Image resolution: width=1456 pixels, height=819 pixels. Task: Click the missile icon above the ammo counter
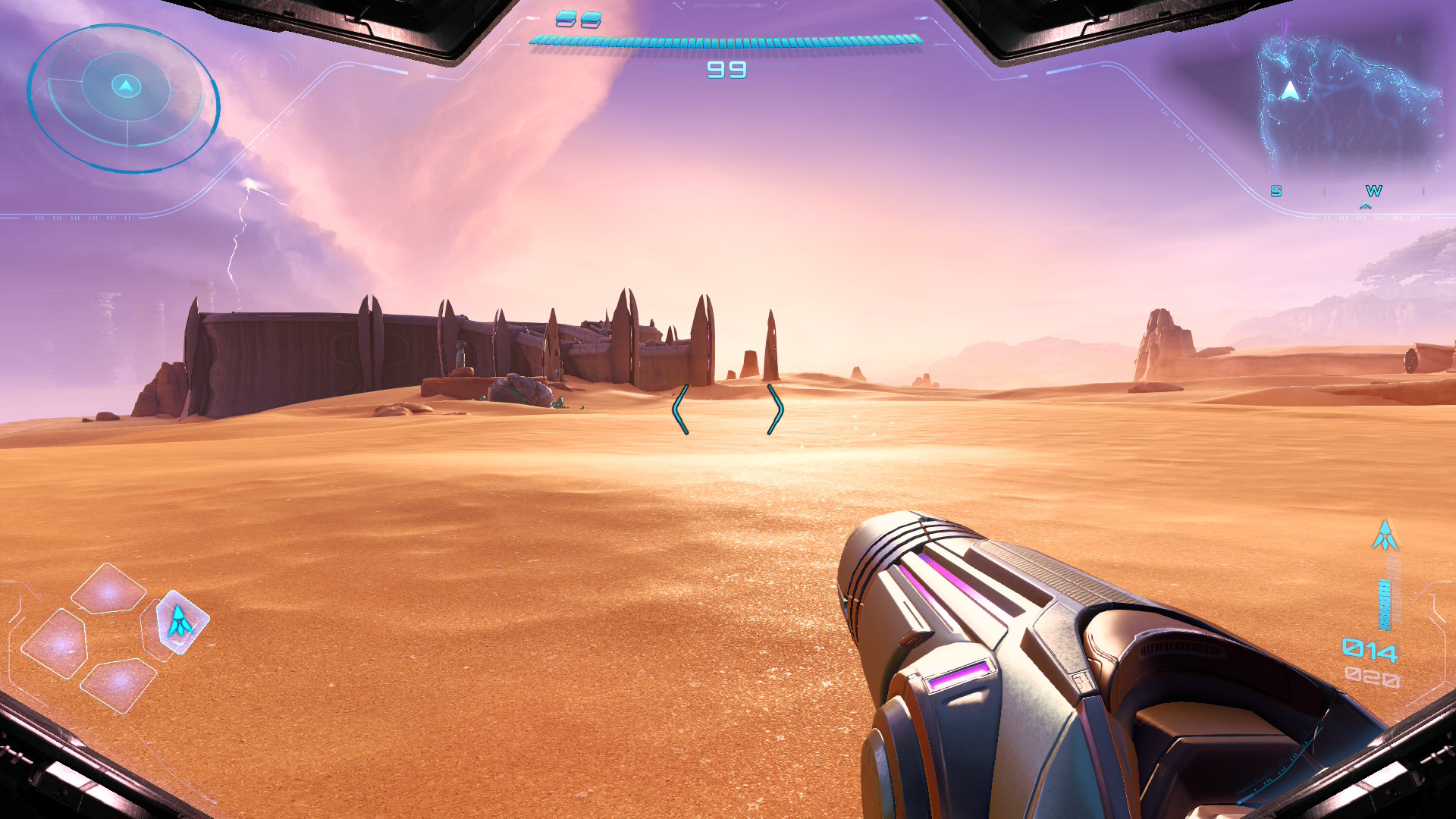(1385, 536)
